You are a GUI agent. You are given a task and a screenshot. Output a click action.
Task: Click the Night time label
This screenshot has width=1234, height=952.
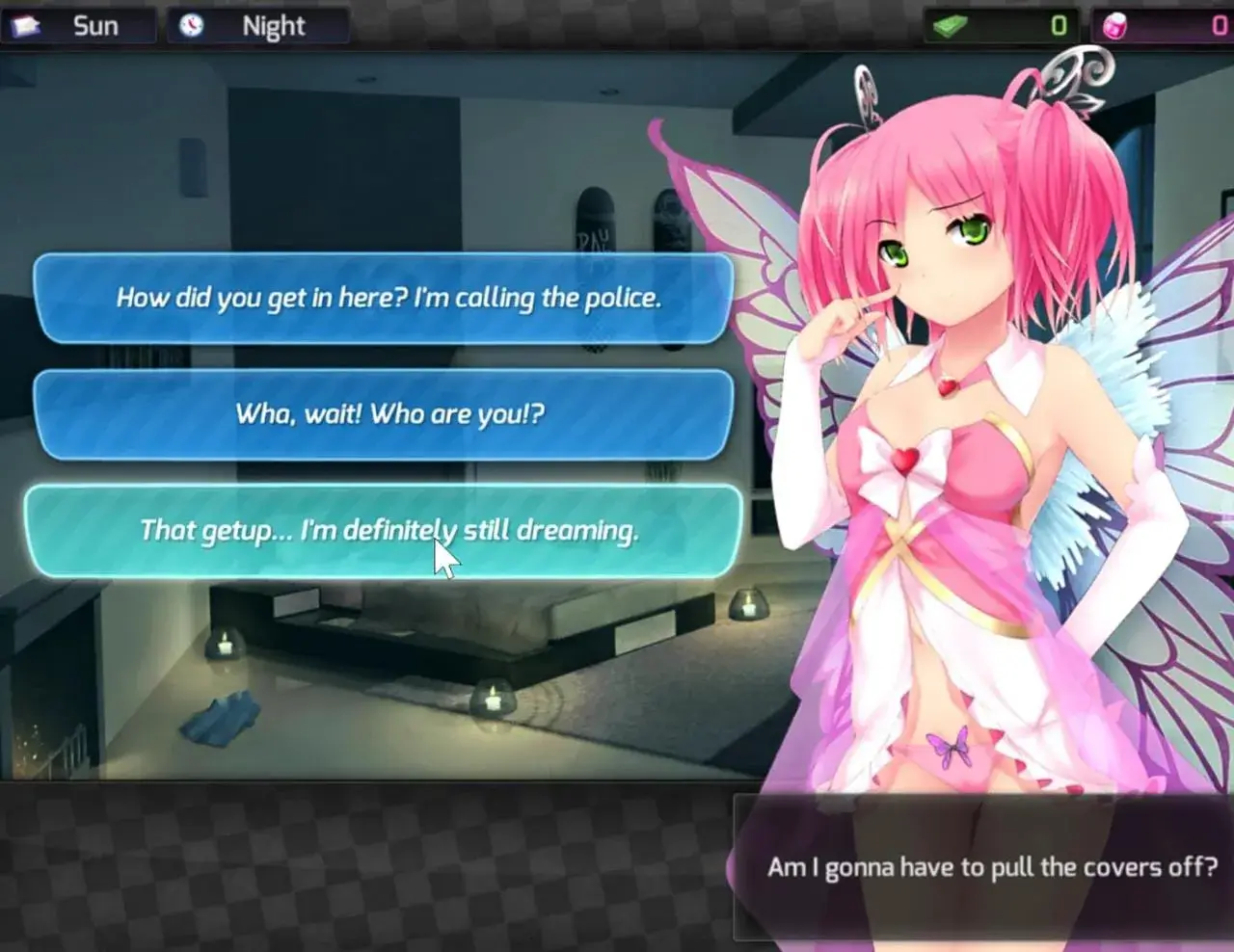[x=275, y=26]
